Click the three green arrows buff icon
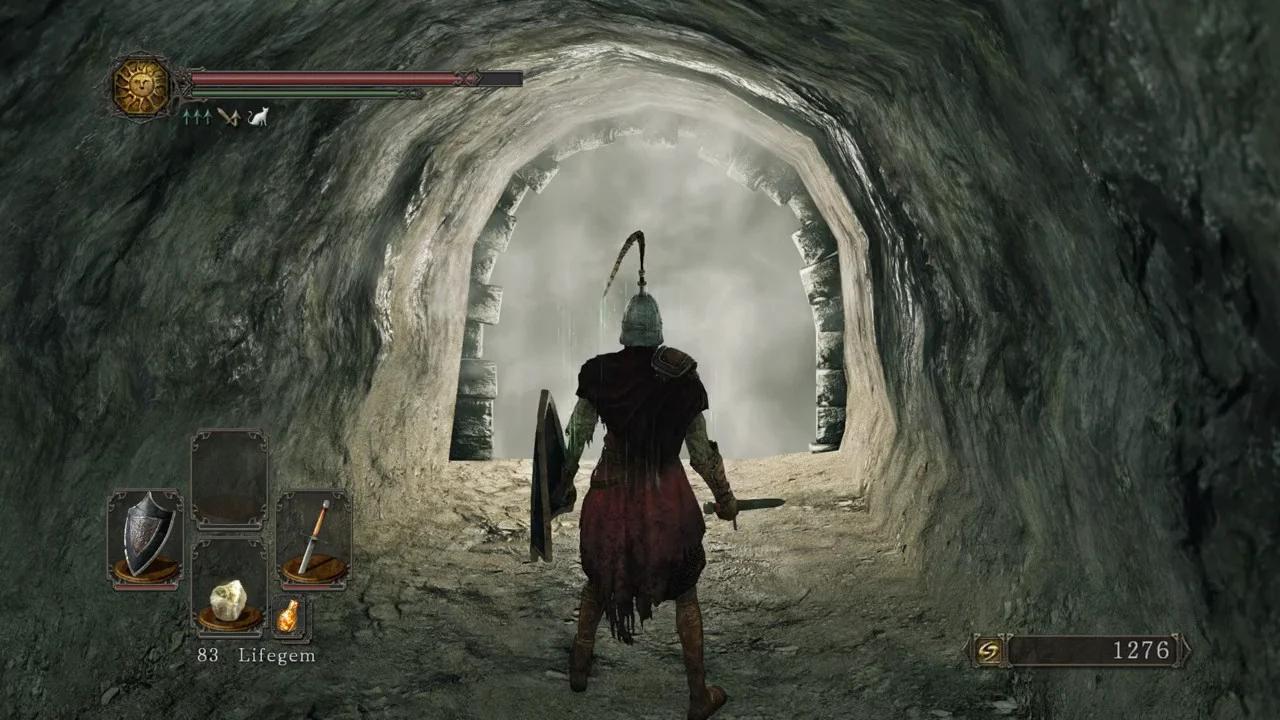Viewport: 1280px width, 720px height. pyautogui.click(x=196, y=117)
